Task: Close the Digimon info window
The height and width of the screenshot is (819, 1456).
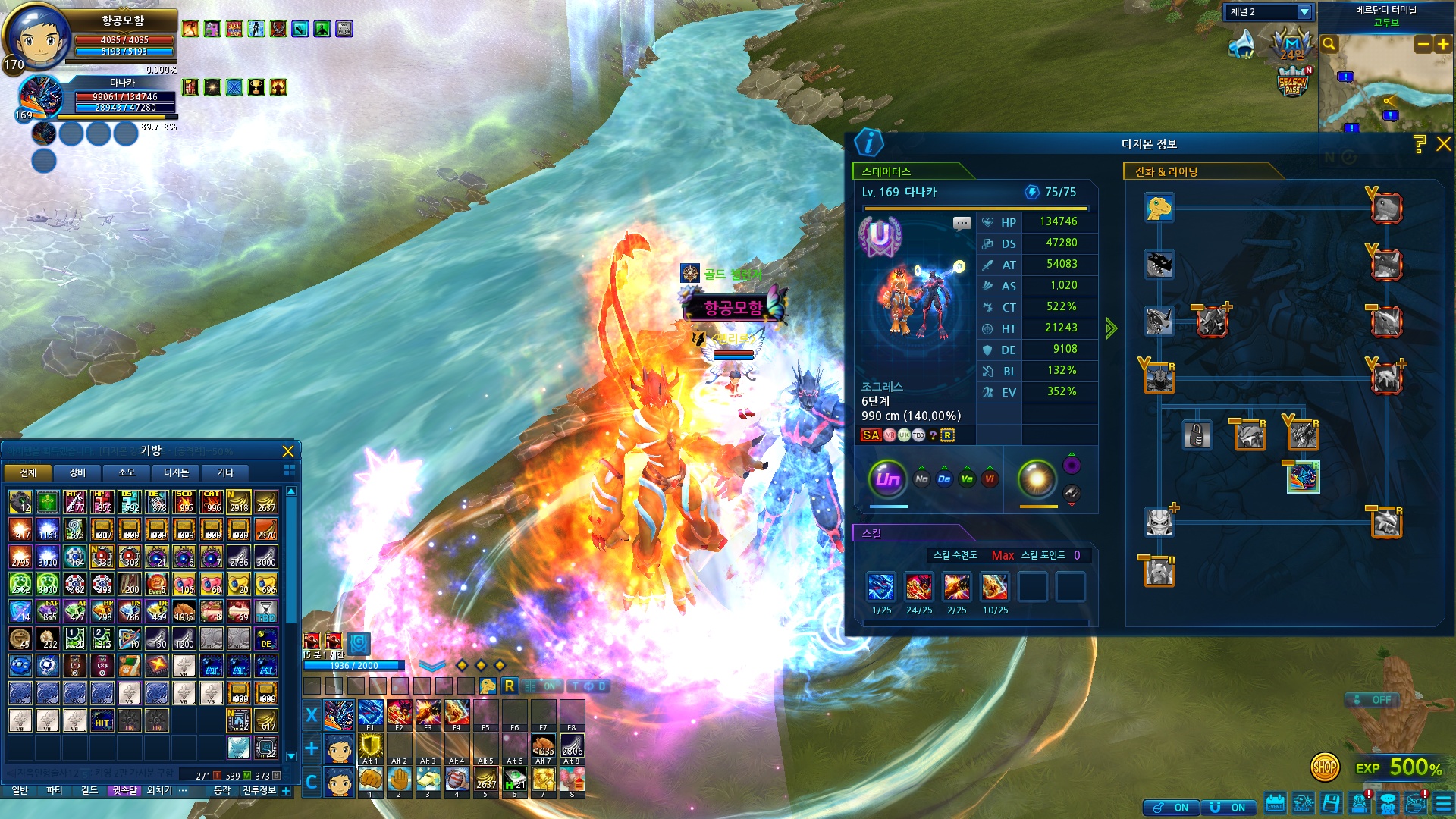Action: tap(1443, 144)
